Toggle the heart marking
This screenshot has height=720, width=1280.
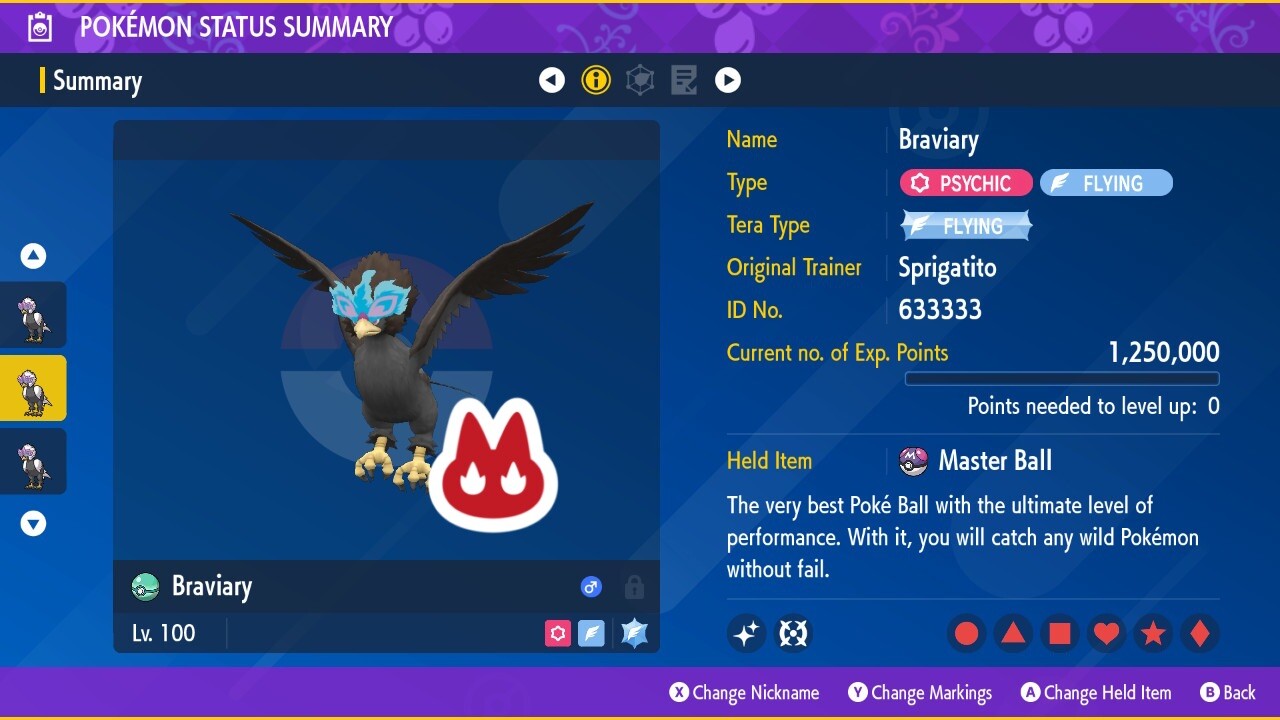pos(1106,633)
